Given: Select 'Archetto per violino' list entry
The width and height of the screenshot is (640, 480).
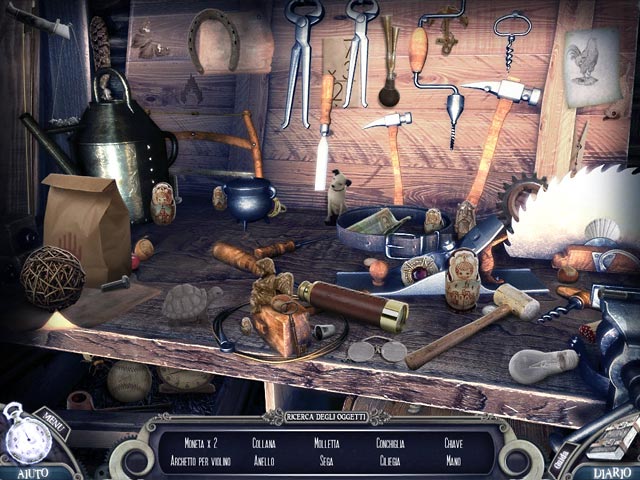Looking at the screenshot, I should (199, 462).
